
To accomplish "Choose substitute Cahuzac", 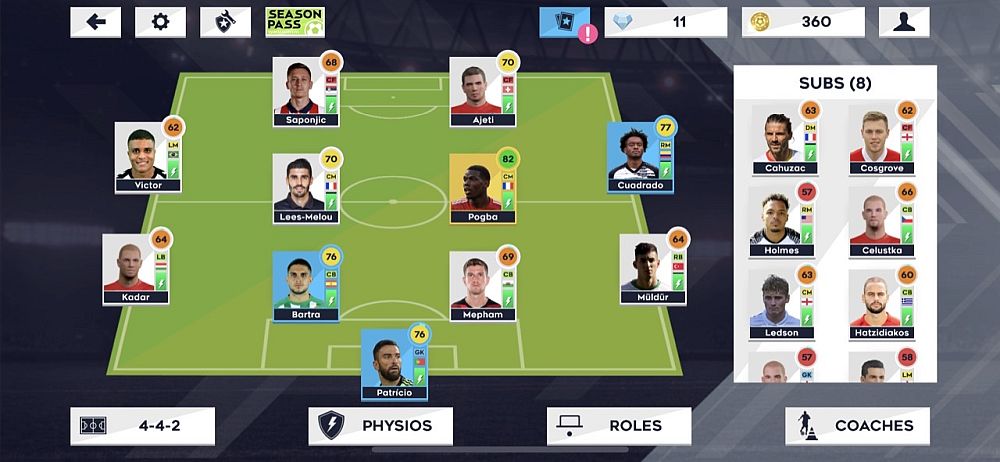I will pos(784,140).
